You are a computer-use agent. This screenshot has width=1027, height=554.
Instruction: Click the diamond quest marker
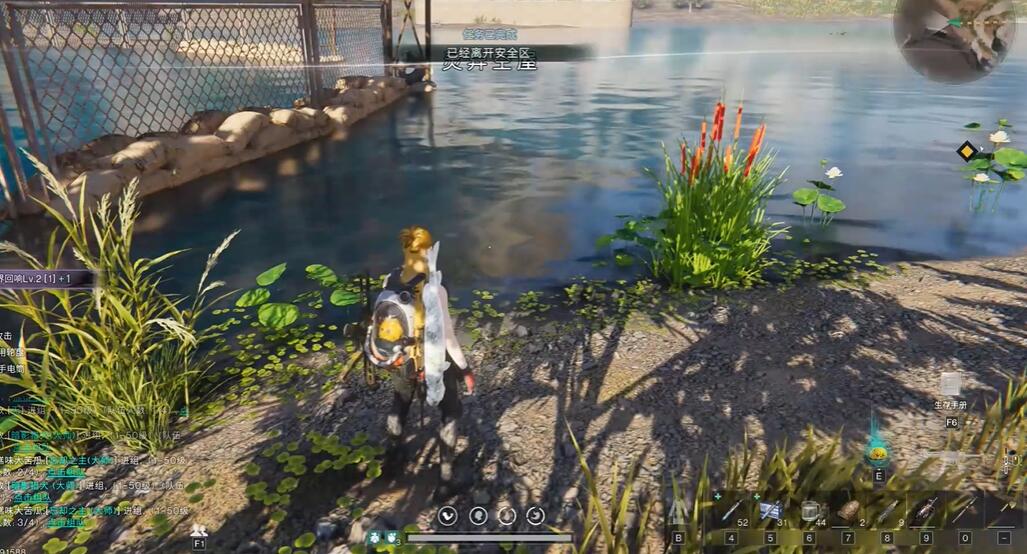(966, 152)
